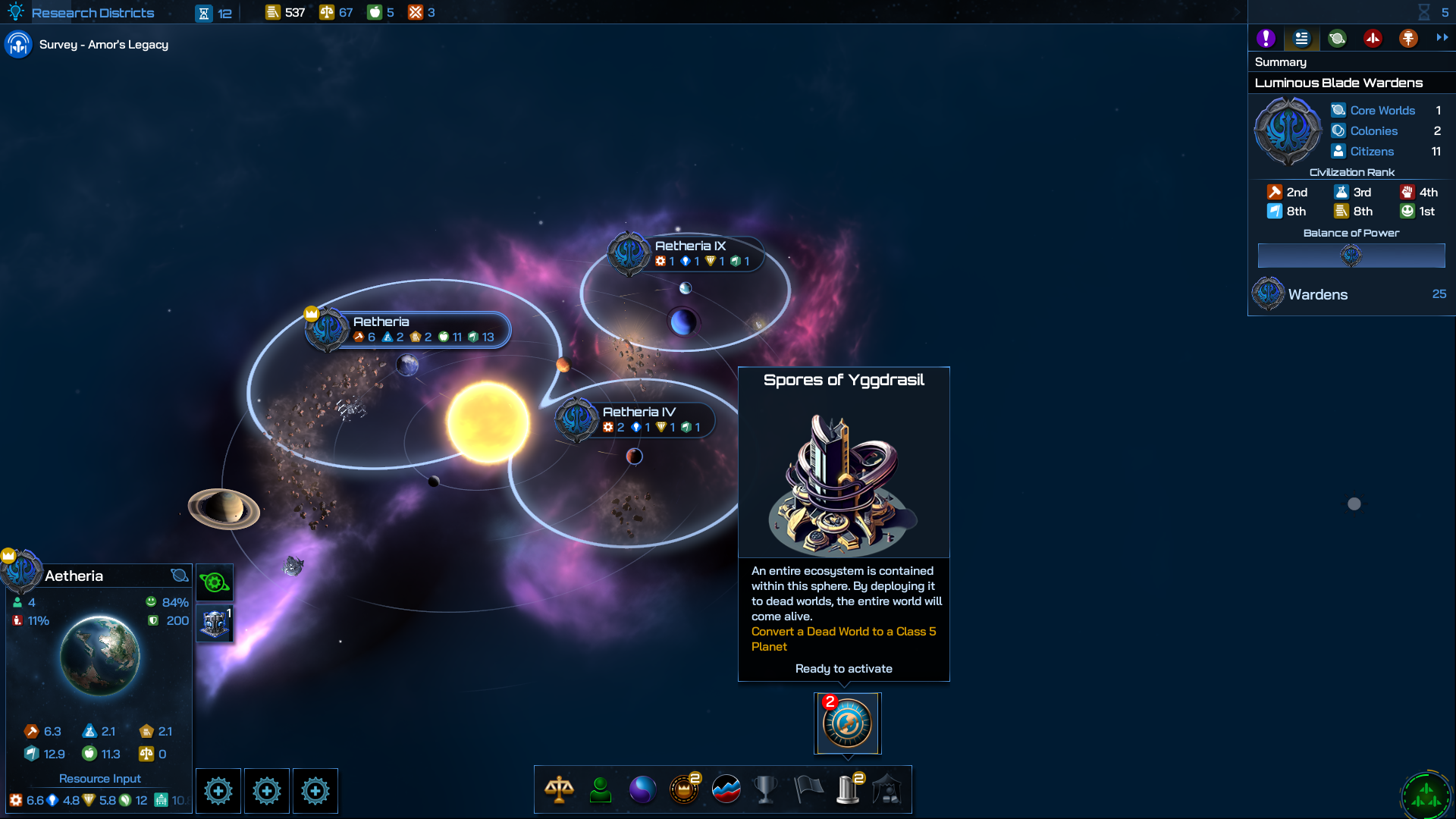Viewport: 1456px width, 819px height.
Task: Activate the Spores of Yggdrasil artifact icon
Action: click(x=847, y=723)
